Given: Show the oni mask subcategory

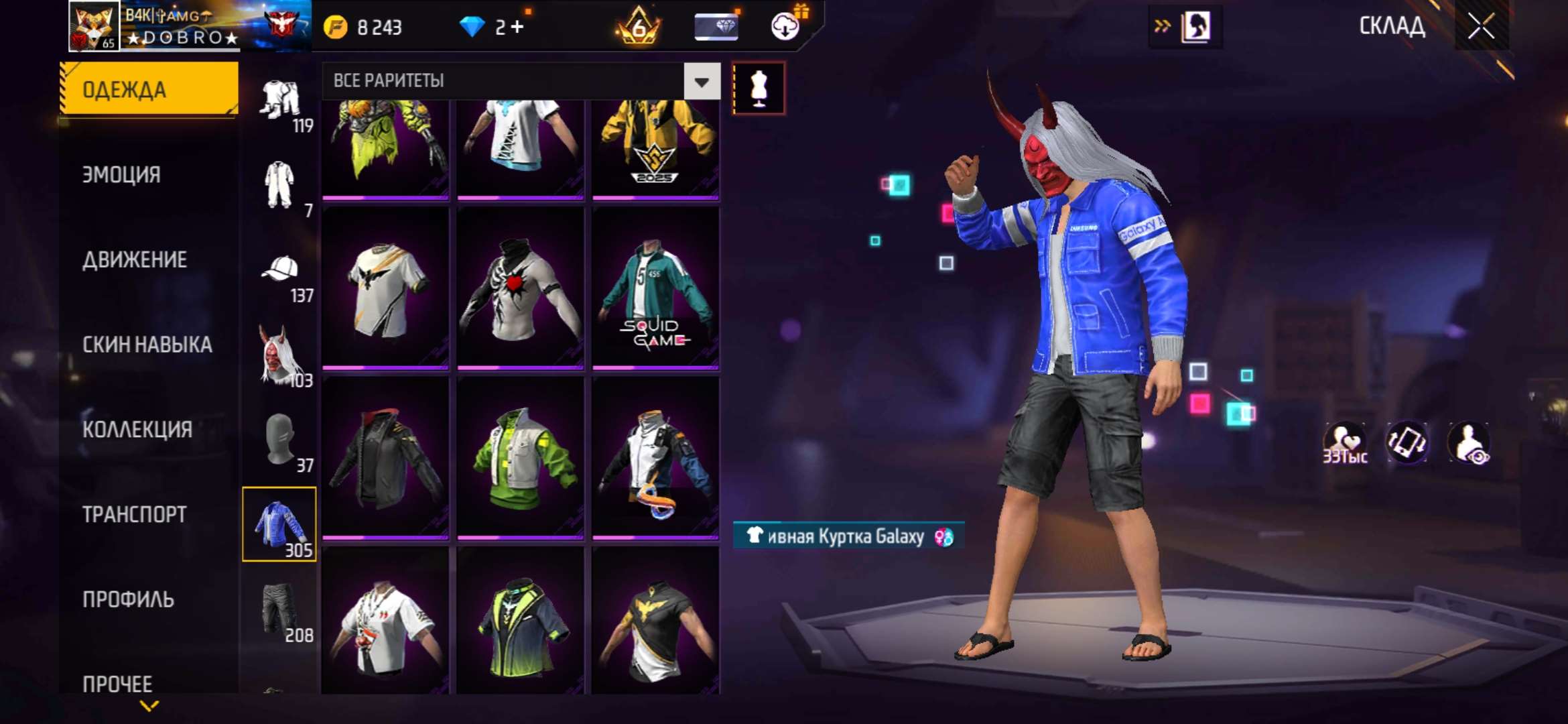Looking at the screenshot, I should click(x=280, y=355).
